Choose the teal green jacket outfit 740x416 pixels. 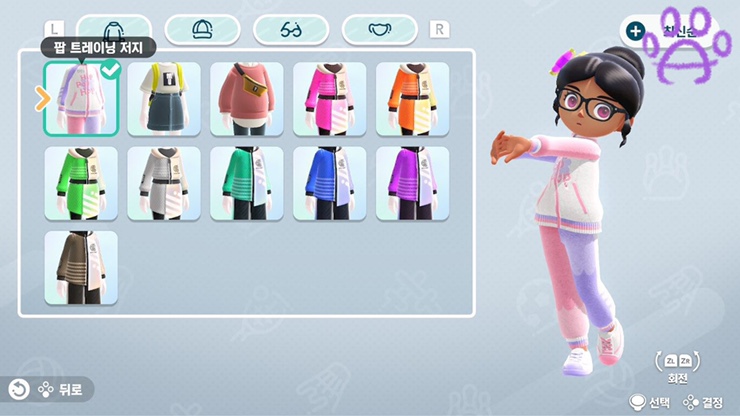[247, 184]
